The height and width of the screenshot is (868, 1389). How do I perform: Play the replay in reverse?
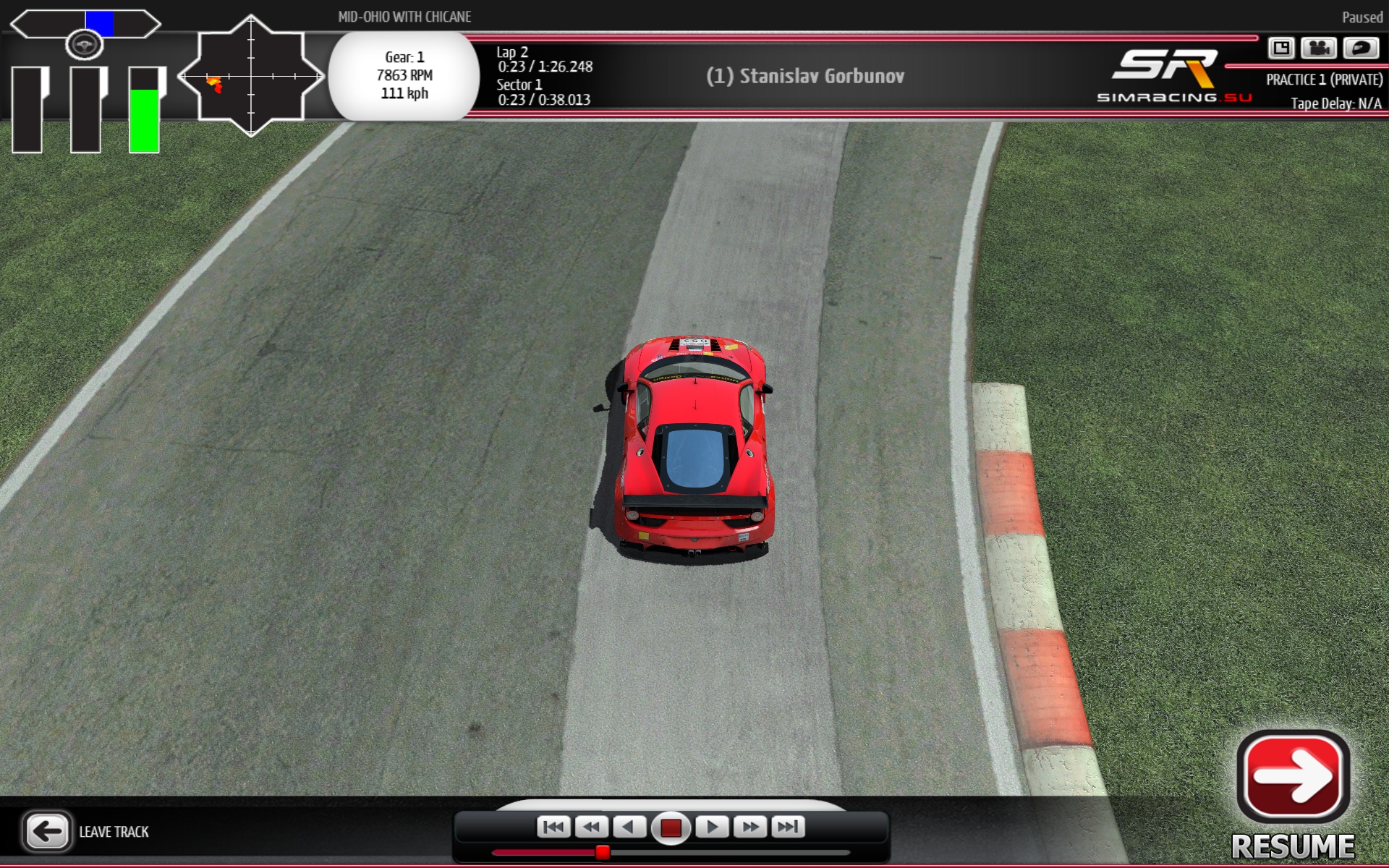629,827
